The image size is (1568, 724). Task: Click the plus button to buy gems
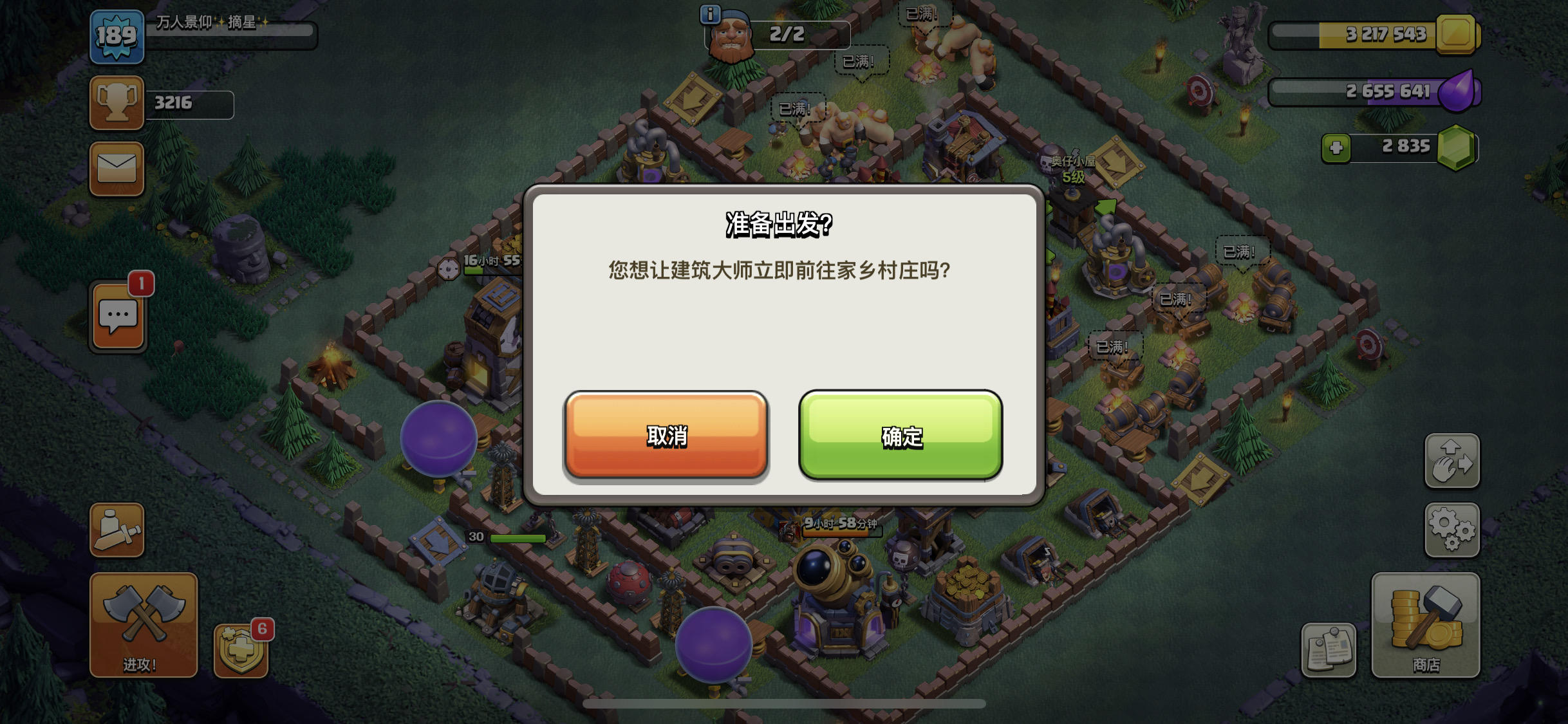coord(1338,147)
